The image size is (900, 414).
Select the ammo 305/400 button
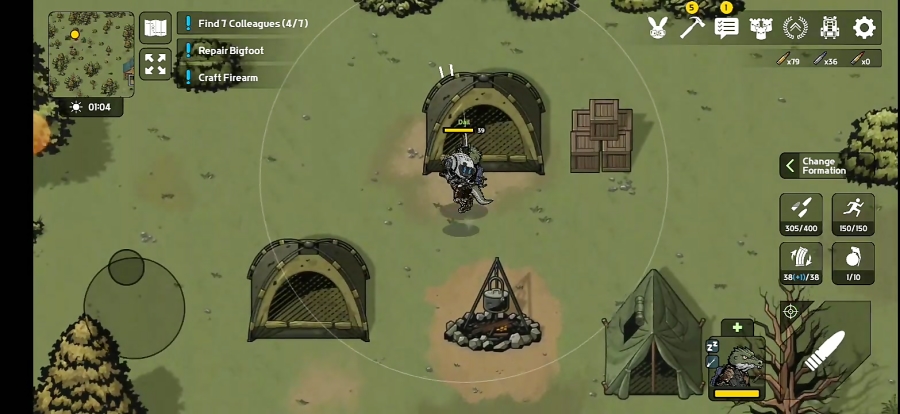coord(801,213)
